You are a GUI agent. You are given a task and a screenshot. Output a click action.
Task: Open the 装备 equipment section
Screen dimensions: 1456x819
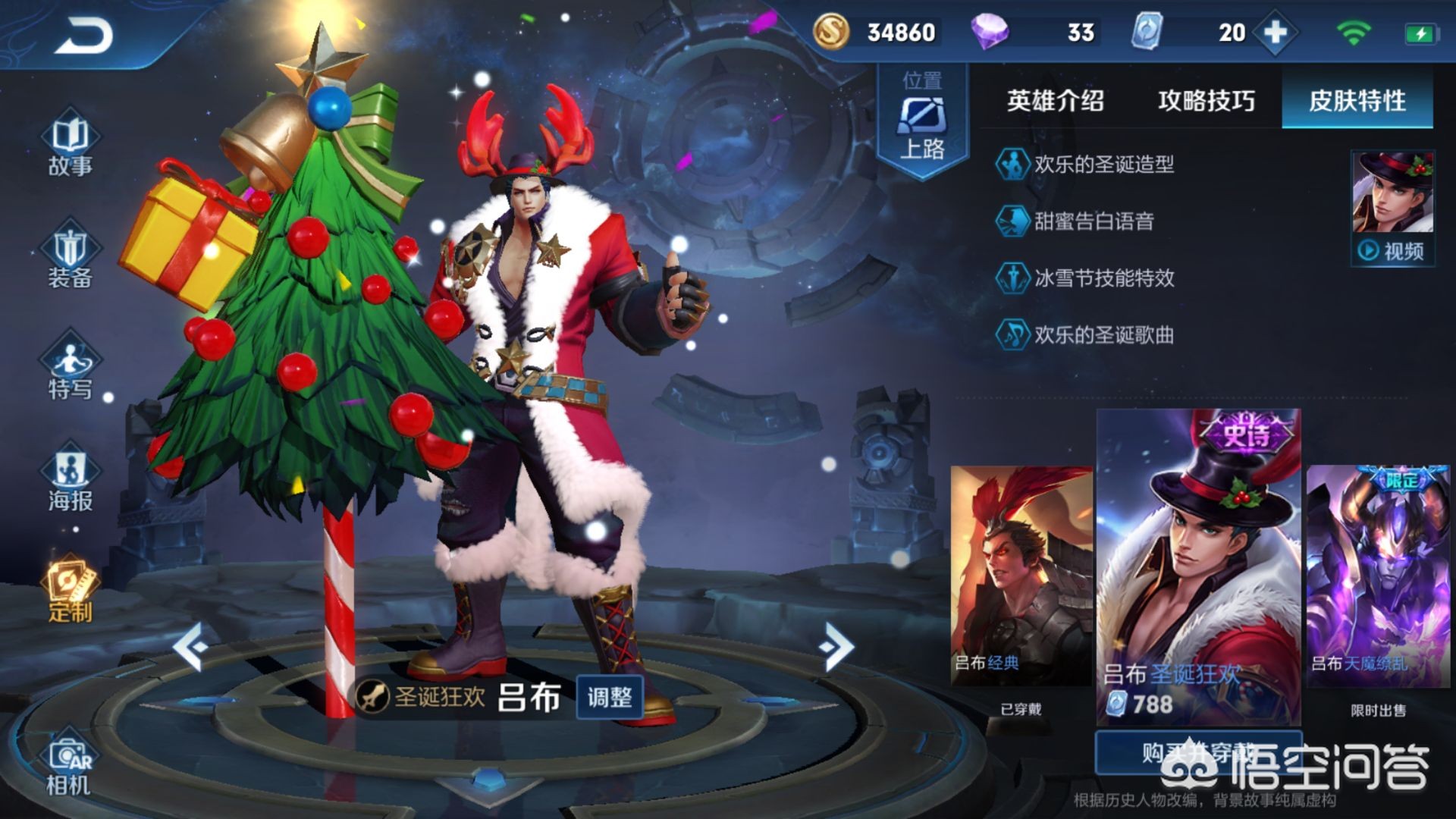tap(70, 258)
